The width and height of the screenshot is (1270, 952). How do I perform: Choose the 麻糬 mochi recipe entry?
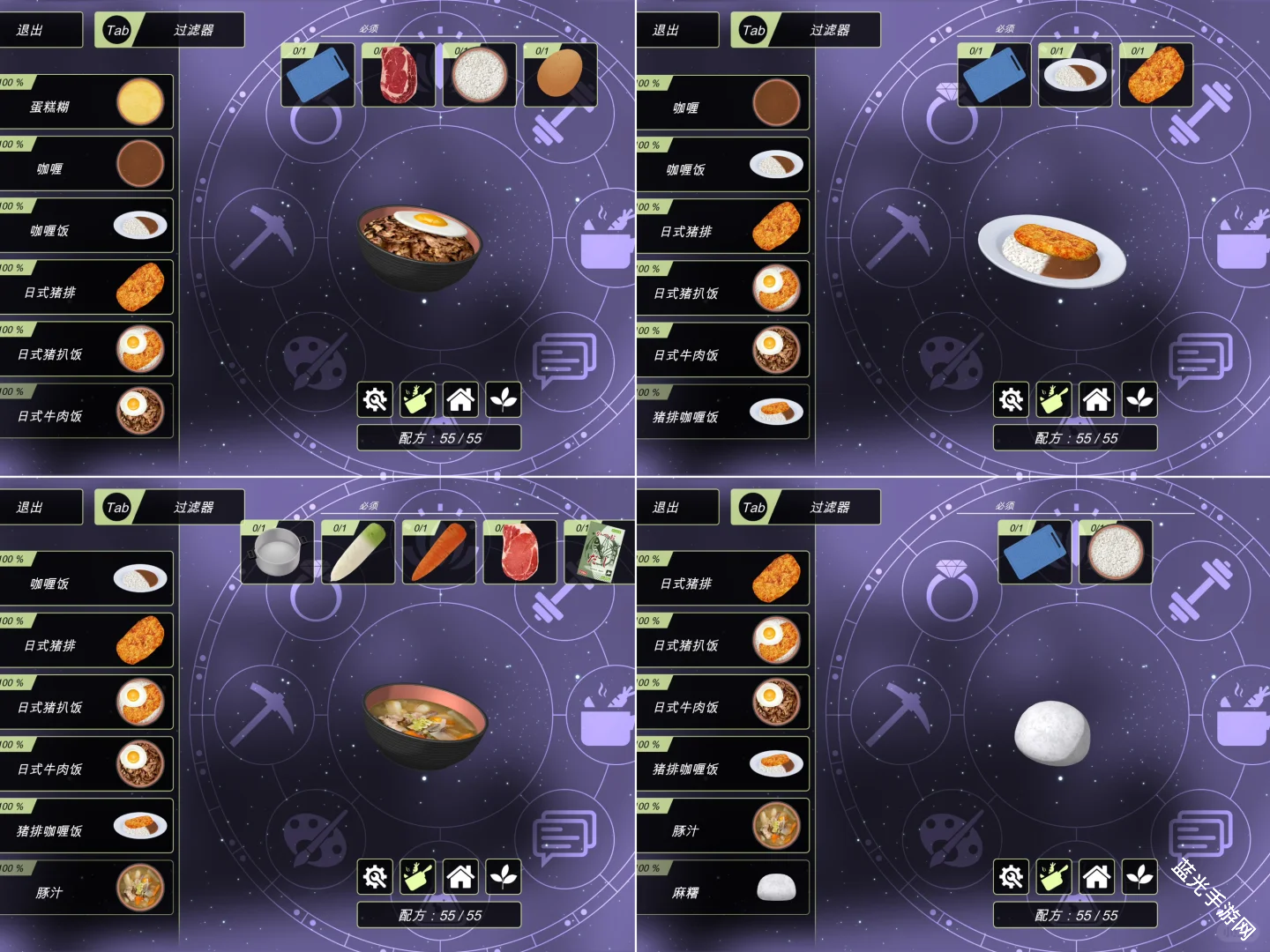point(722,889)
